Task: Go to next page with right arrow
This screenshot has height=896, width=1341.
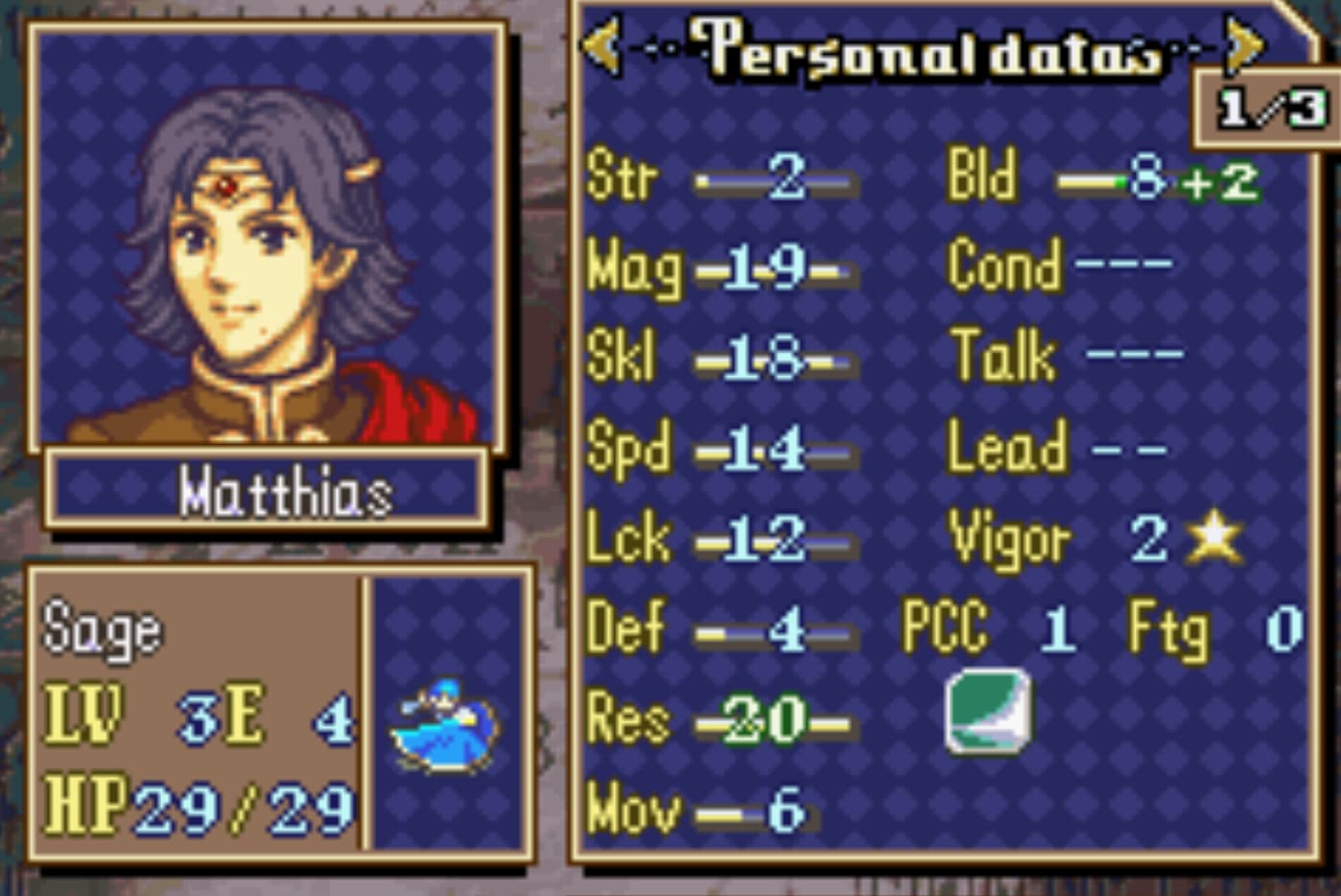Action: pos(1244,44)
